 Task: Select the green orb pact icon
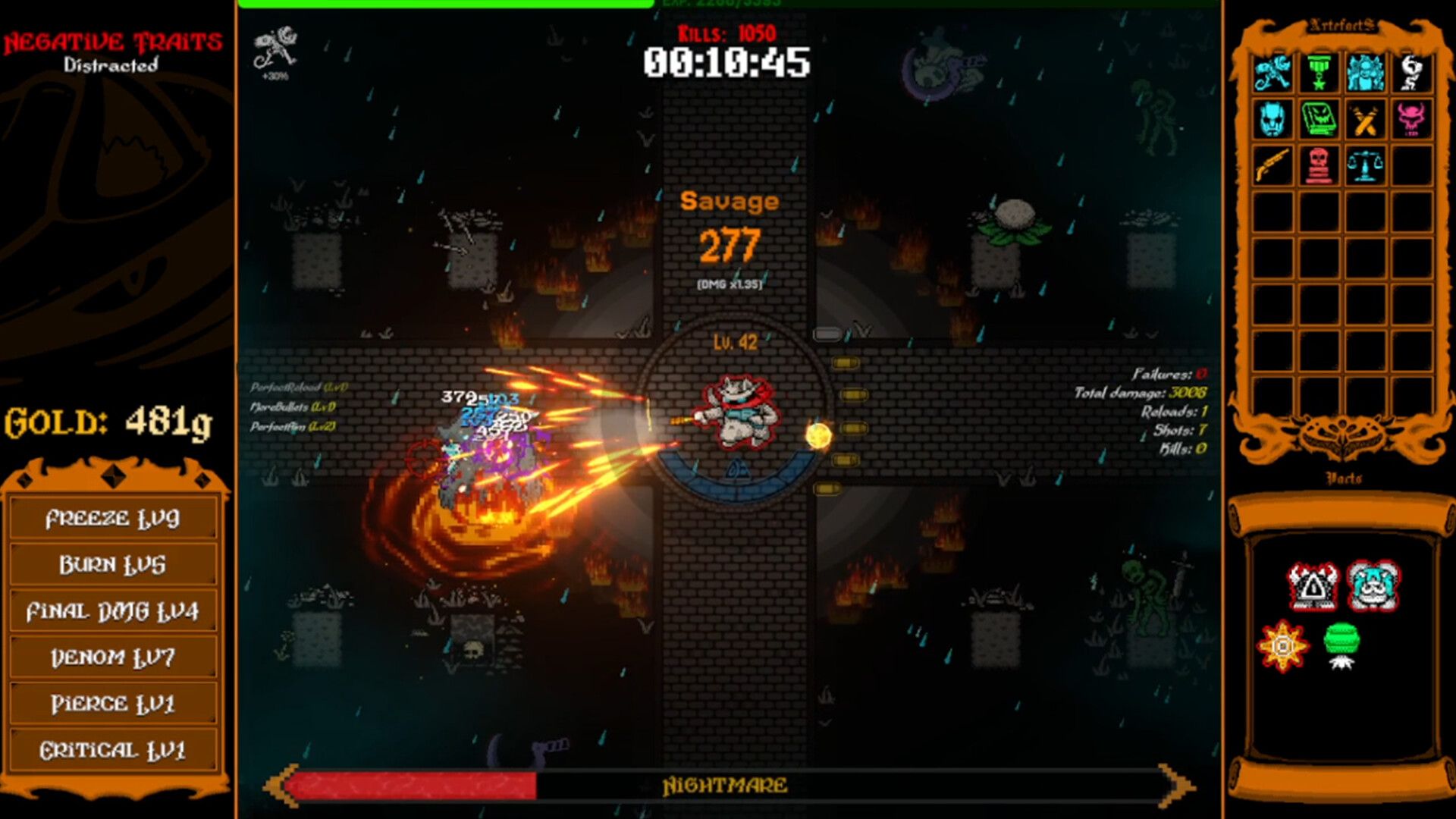[1341, 645]
